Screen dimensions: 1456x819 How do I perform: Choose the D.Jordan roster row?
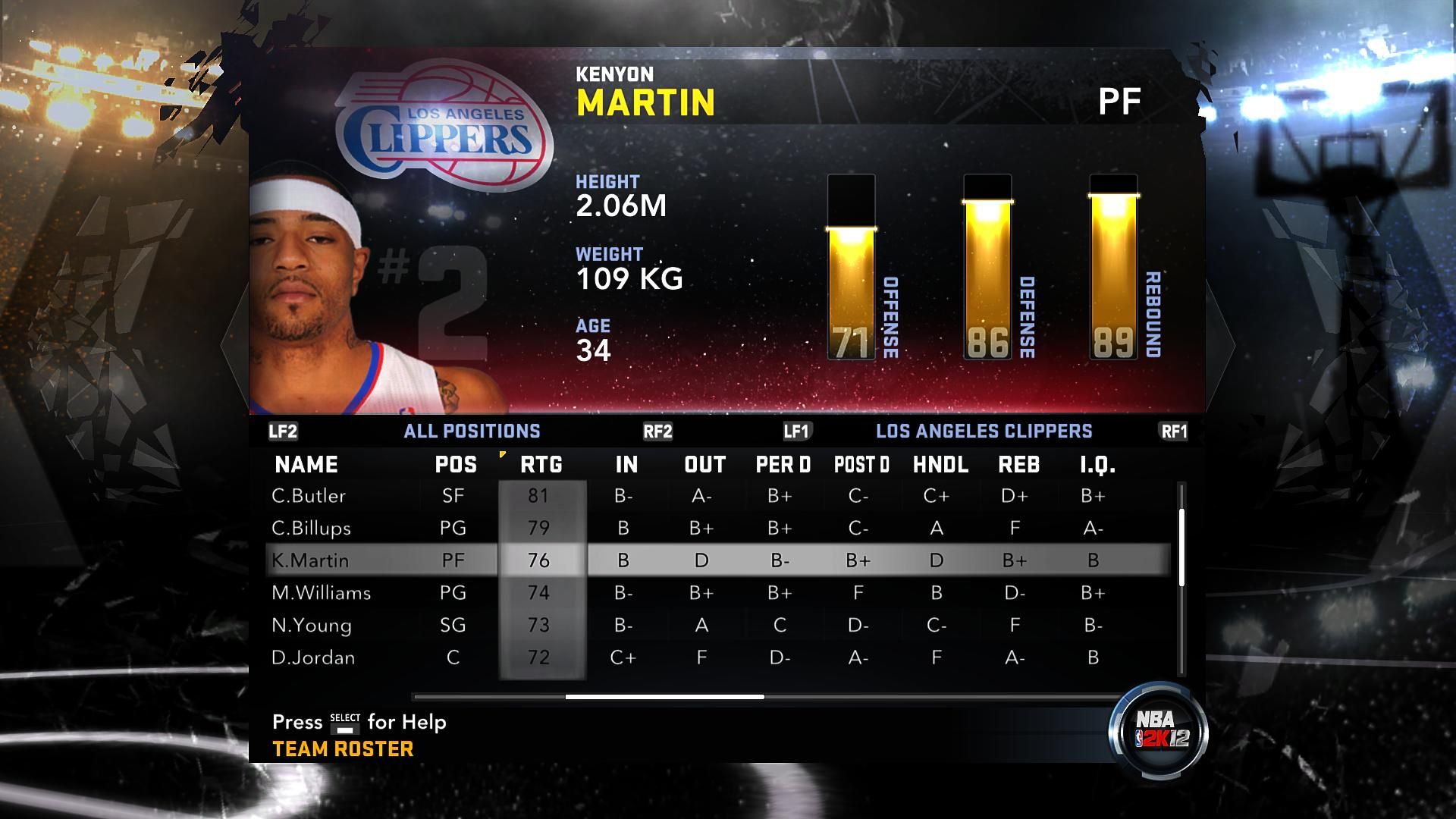click(x=313, y=657)
